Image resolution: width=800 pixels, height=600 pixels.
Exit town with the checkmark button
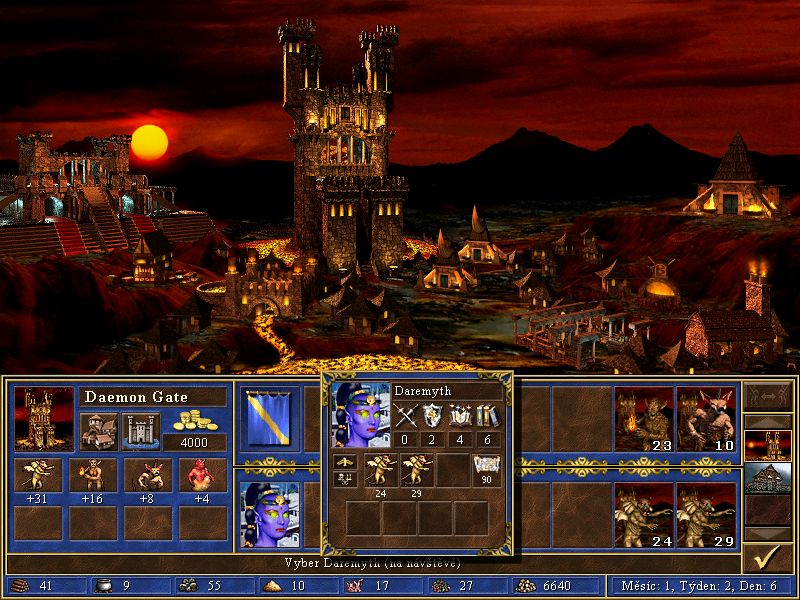[x=769, y=559]
